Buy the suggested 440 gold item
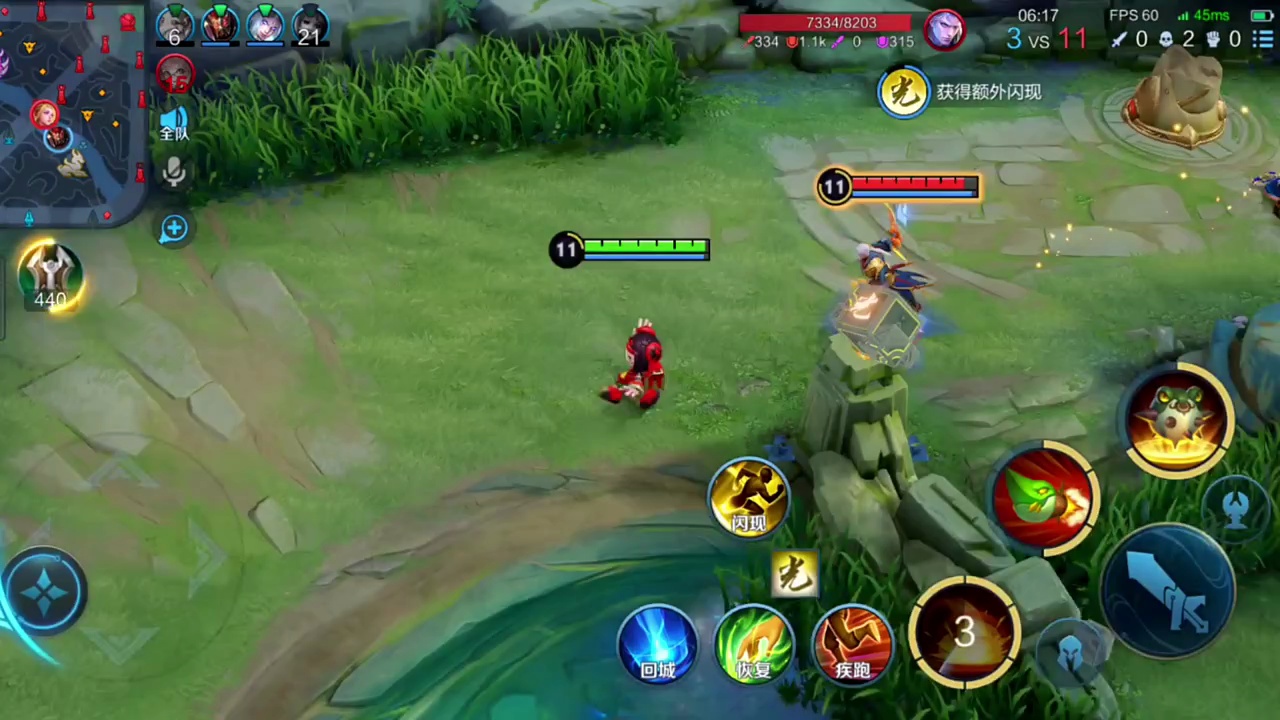The image size is (1280, 720). (50, 277)
